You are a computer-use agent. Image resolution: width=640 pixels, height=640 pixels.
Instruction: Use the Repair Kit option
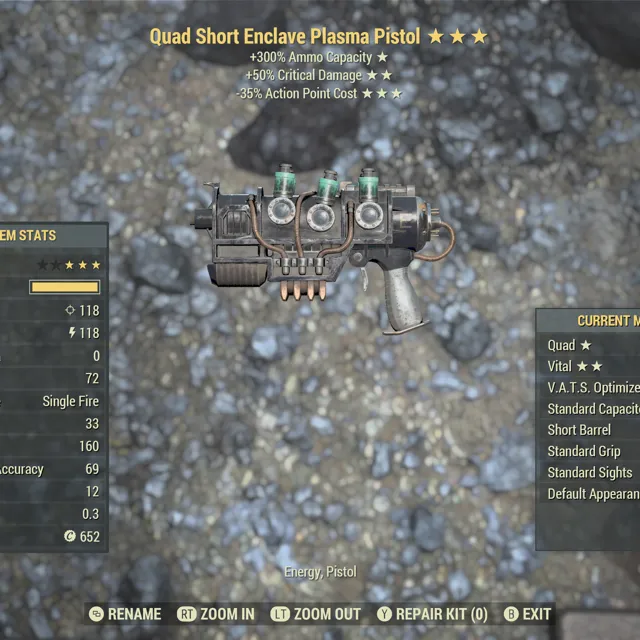[432, 614]
